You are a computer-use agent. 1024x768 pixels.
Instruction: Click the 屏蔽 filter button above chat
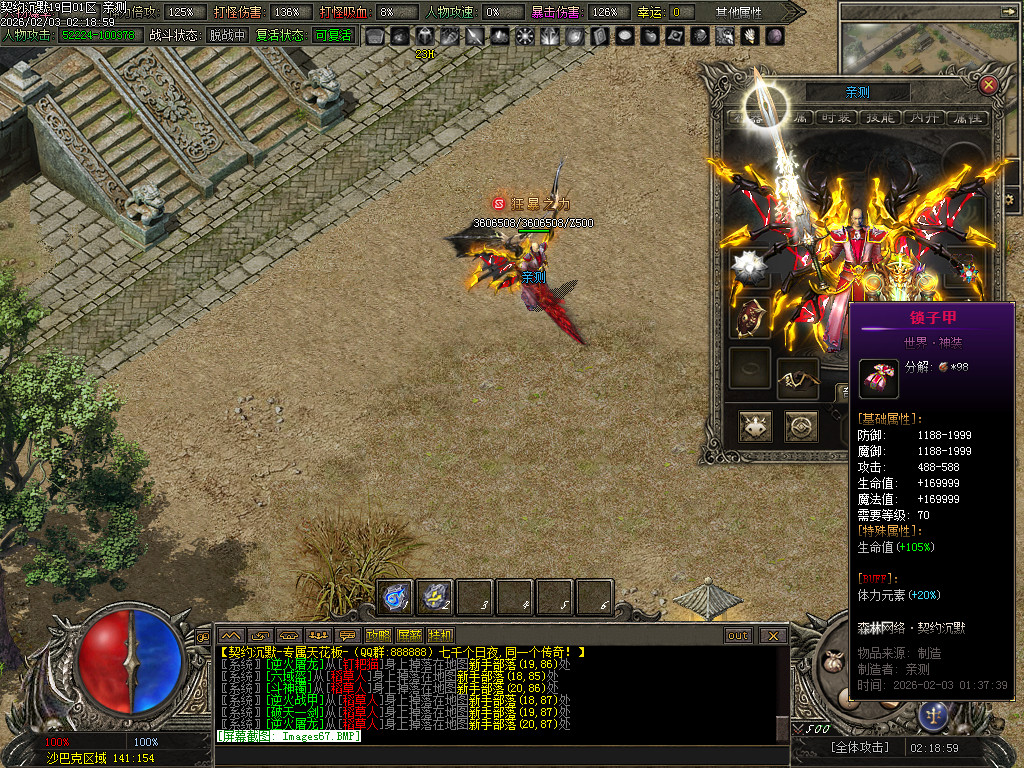pyautogui.click(x=410, y=635)
